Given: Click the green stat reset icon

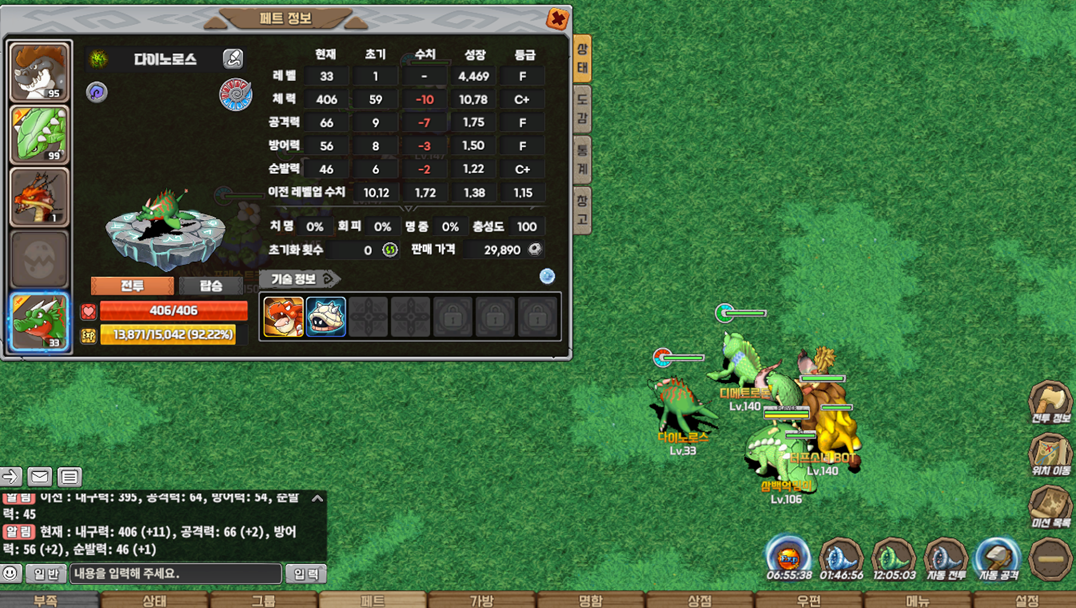Looking at the screenshot, I should coord(390,250).
